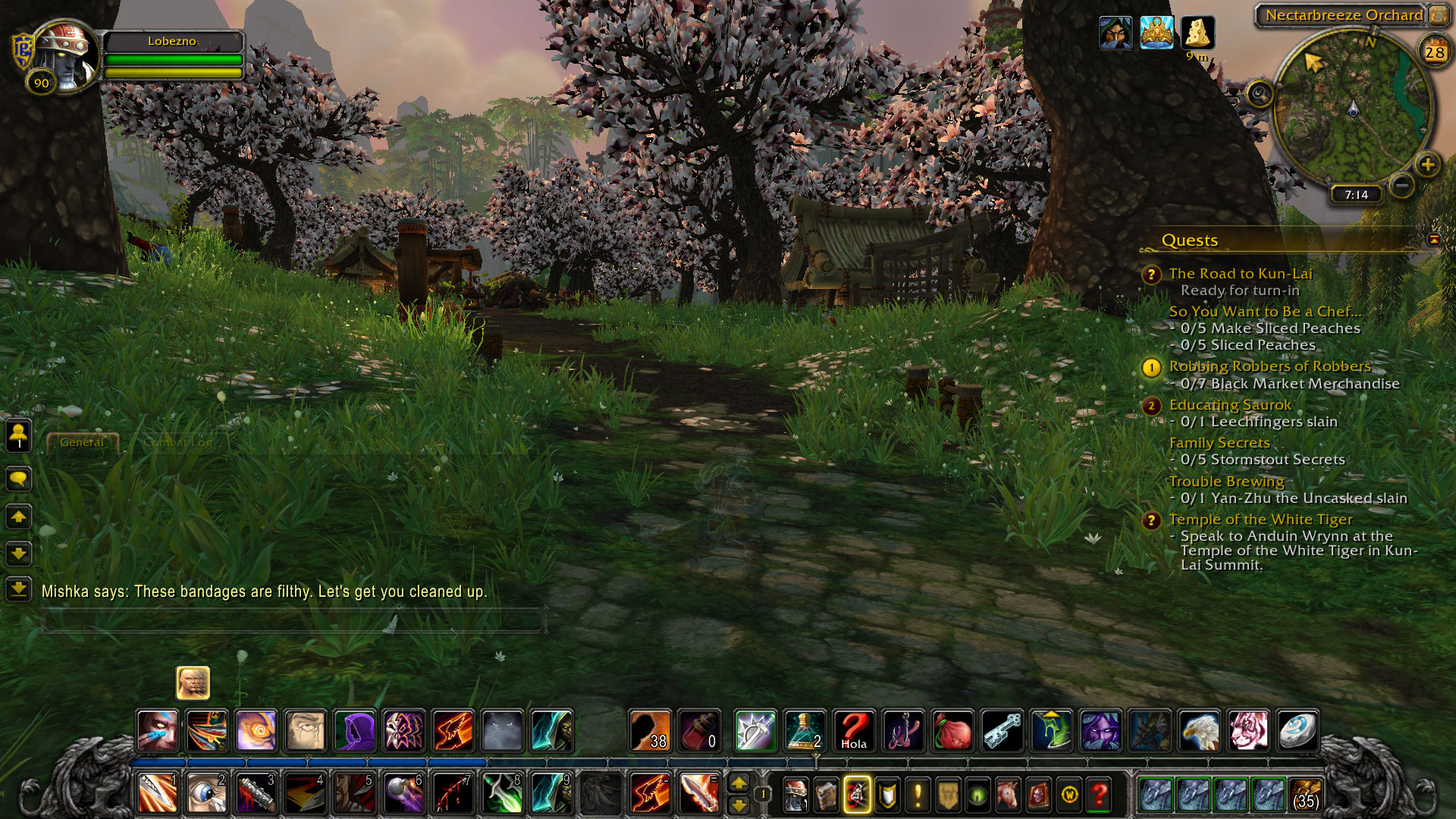1456x819 pixels.
Task: Open the minimap tracking magnifier button
Action: click(x=1260, y=95)
